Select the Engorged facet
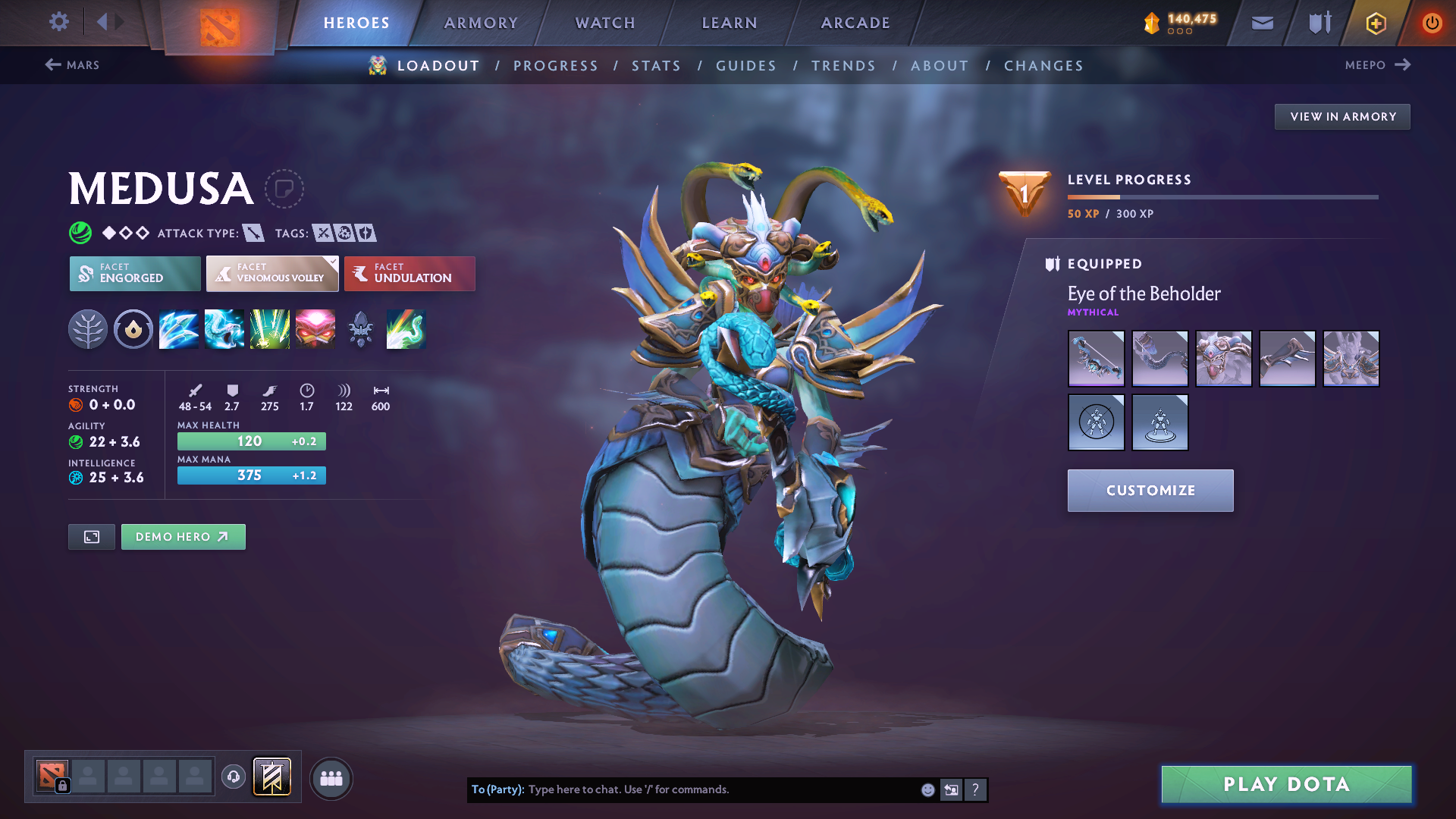 (x=134, y=274)
